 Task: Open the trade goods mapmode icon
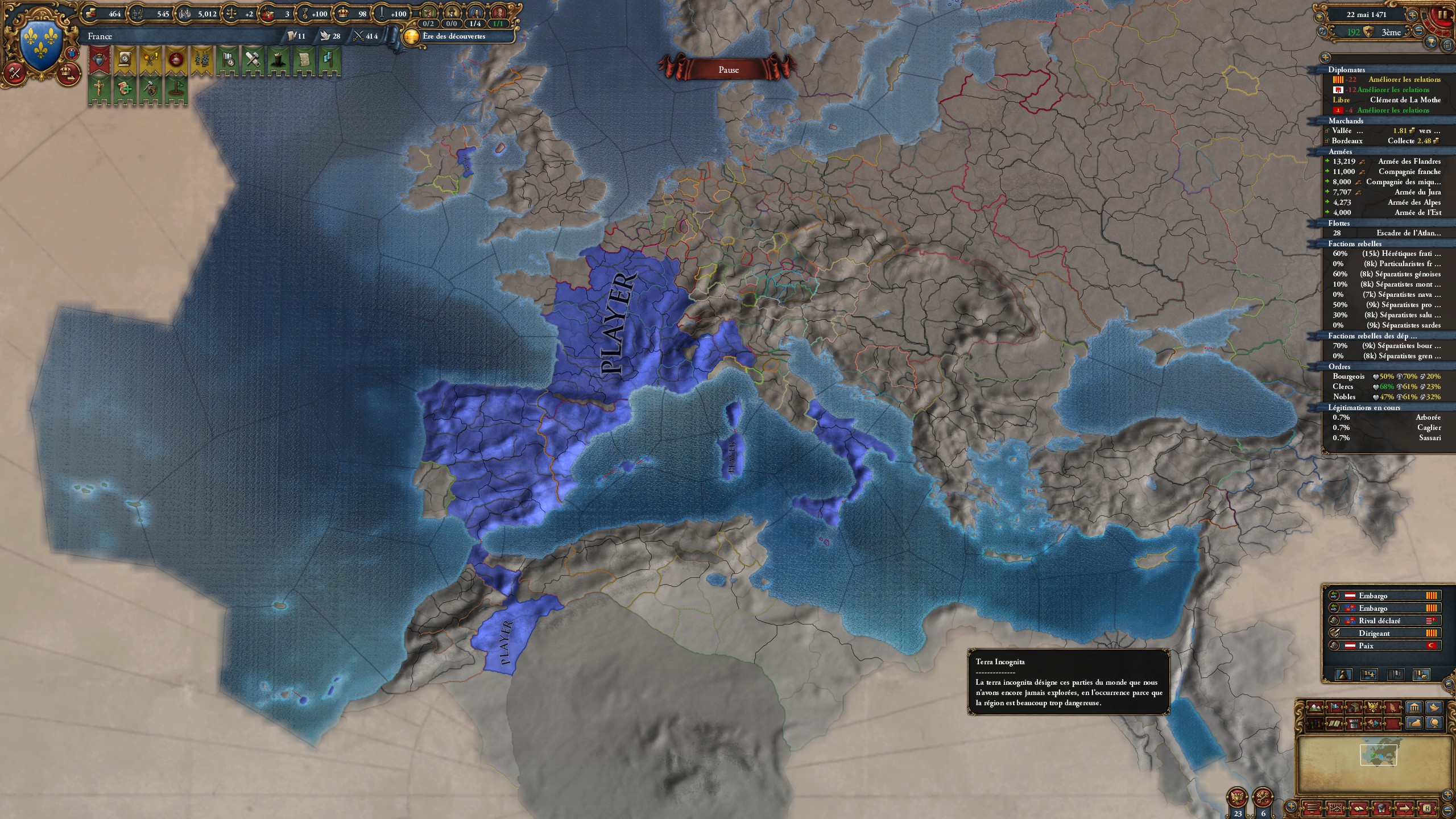pyautogui.click(x=1355, y=708)
